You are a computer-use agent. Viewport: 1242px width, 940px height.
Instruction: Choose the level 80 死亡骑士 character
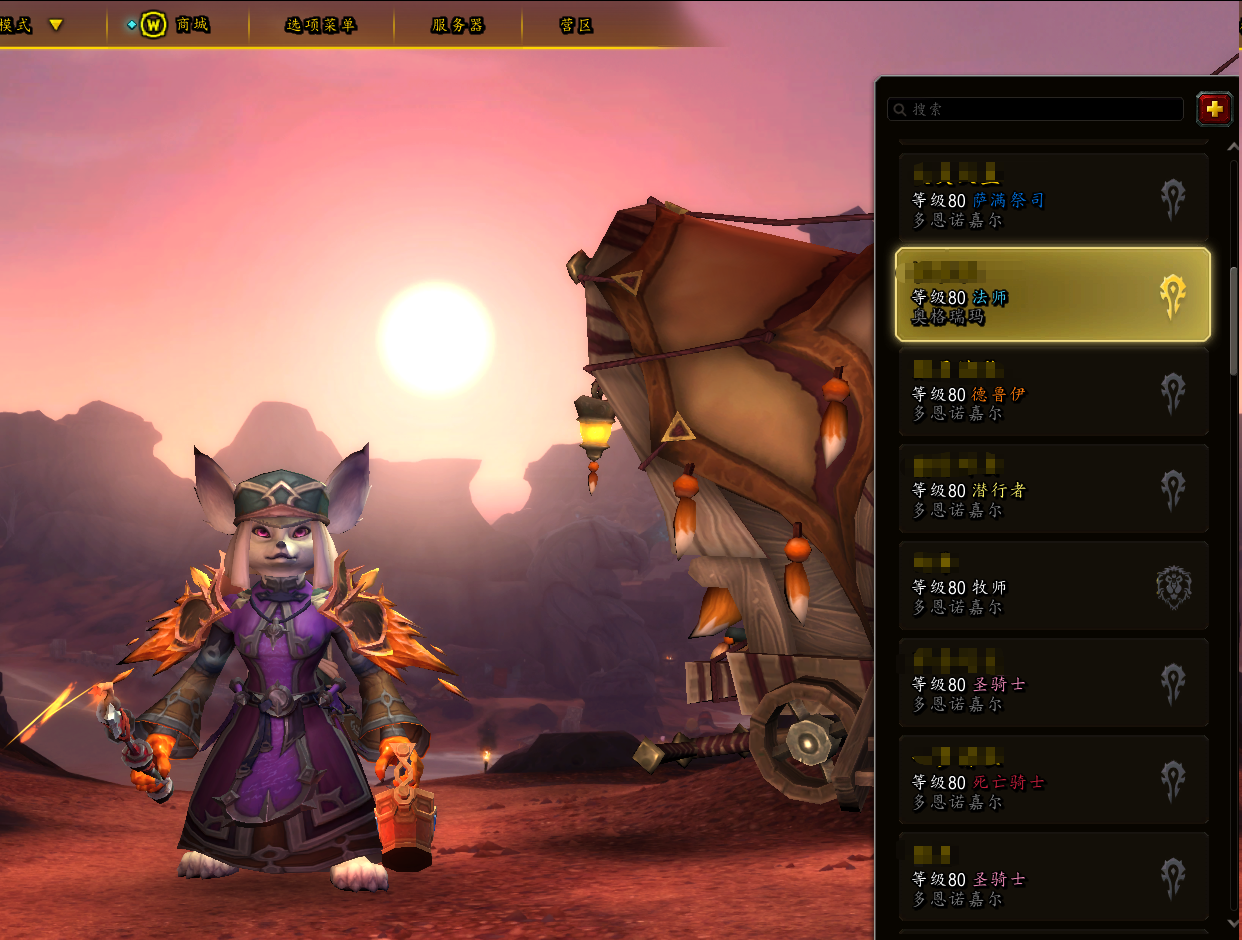tap(1053, 781)
